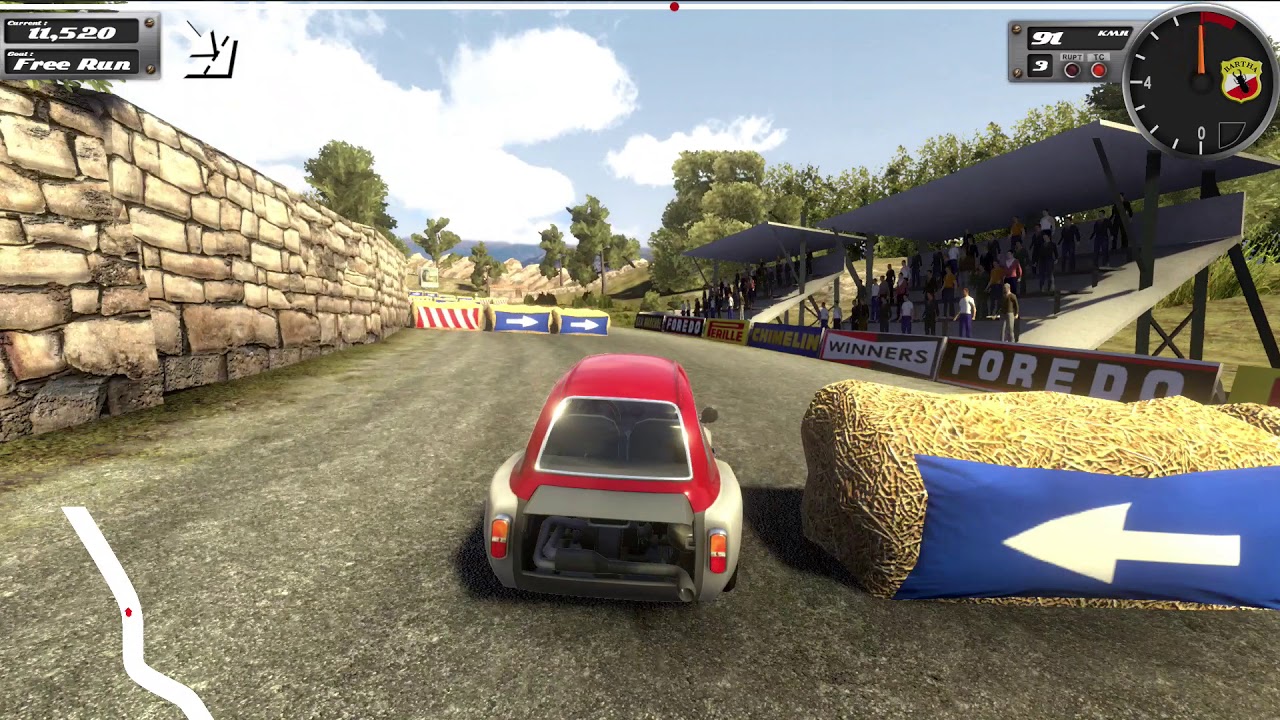Click the red marker on the top progress bar
The width and height of the screenshot is (1280, 720).
674,7
